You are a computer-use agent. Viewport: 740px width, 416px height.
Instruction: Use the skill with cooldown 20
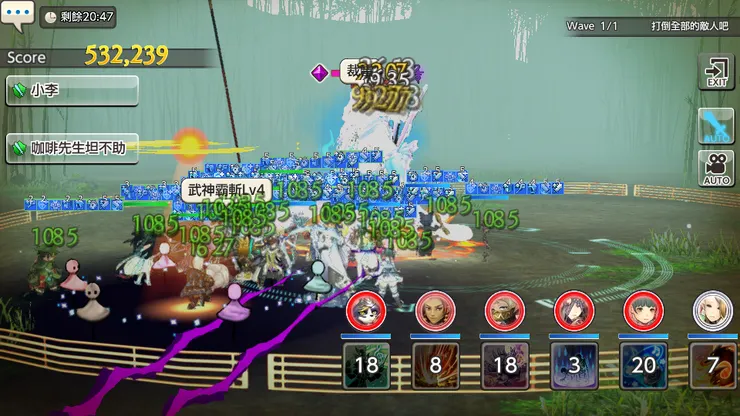click(x=643, y=364)
